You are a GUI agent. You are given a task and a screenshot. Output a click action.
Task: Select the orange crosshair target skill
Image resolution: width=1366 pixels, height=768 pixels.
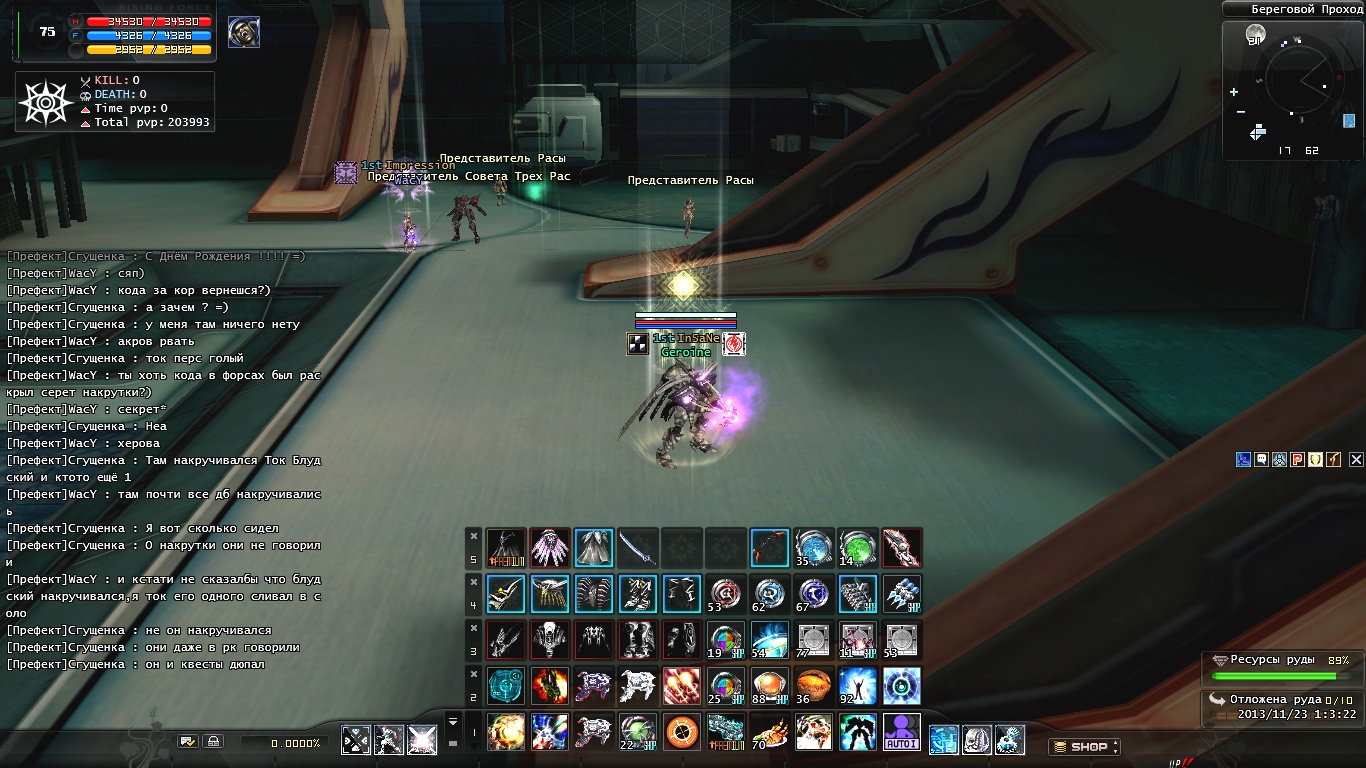[x=682, y=732]
